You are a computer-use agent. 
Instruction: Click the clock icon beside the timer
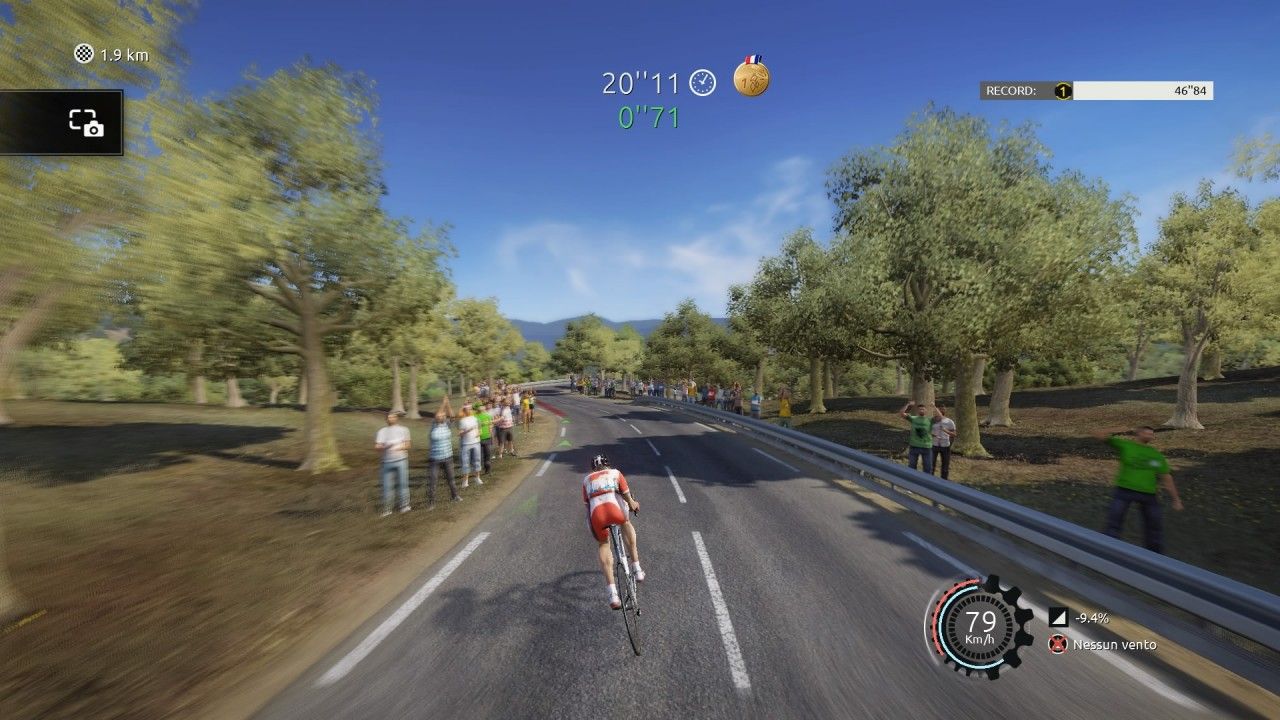tap(703, 83)
